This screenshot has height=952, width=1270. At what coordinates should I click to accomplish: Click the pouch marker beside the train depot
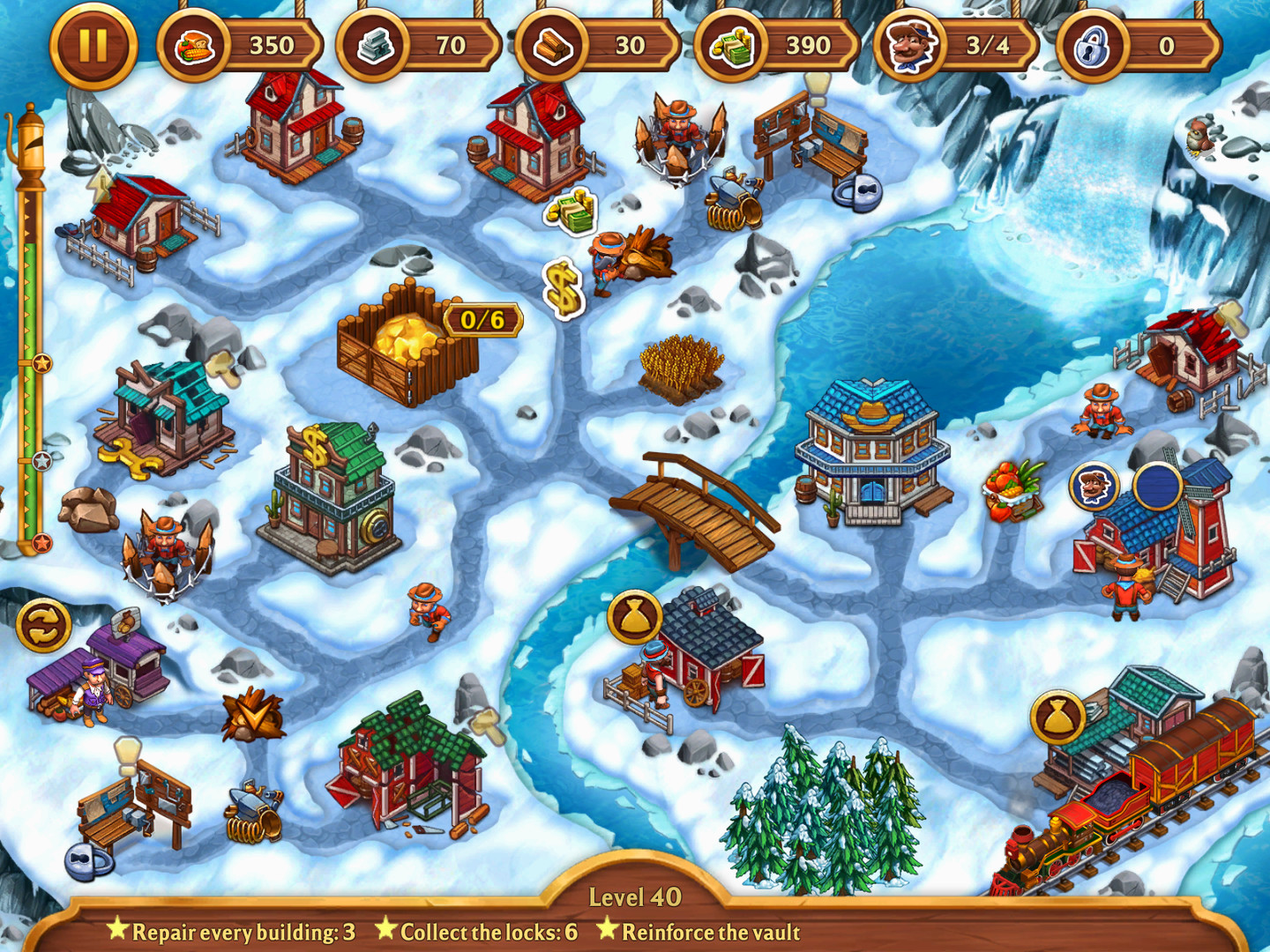pyautogui.click(x=1059, y=716)
